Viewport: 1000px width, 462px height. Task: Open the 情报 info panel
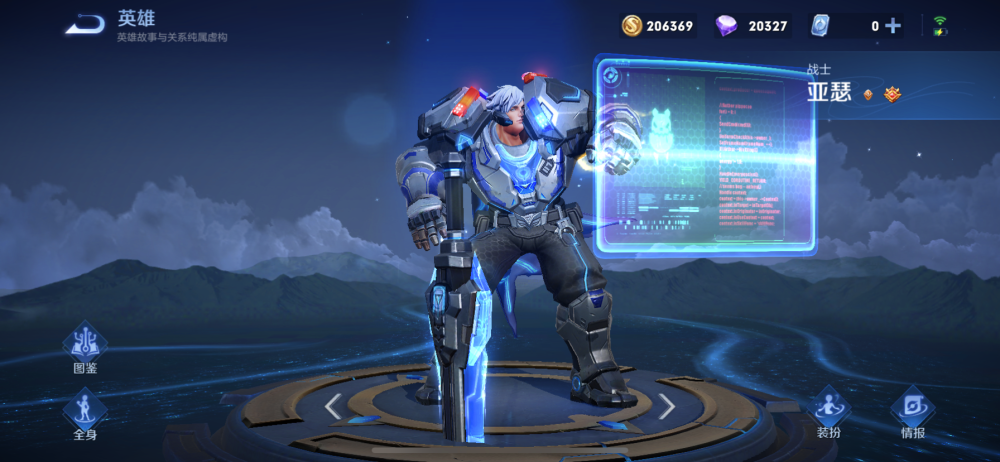(912, 412)
